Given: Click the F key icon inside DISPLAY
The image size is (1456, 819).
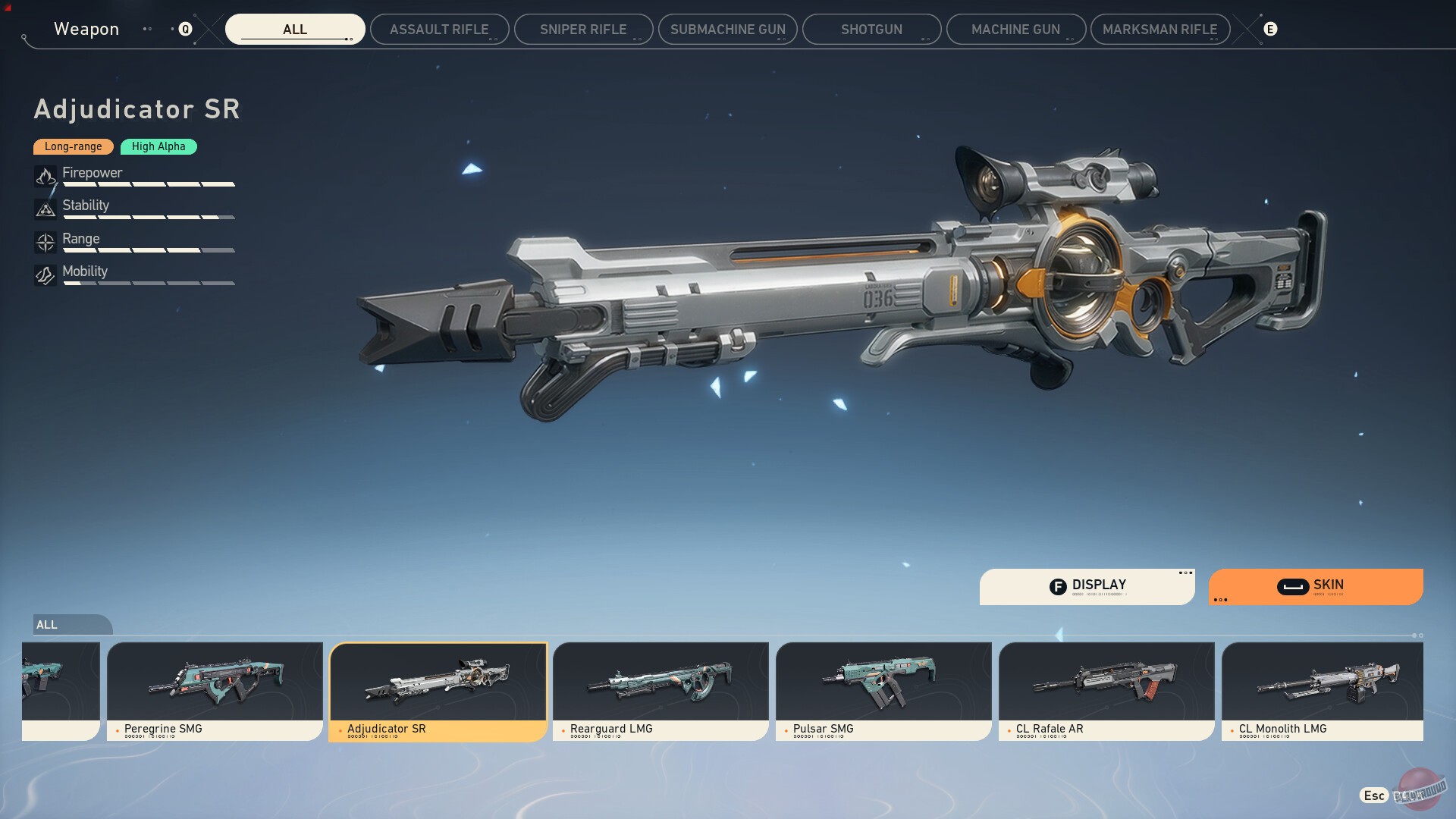Looking at the screenshot, I should pyautogui.click(x=1059, y=585).
